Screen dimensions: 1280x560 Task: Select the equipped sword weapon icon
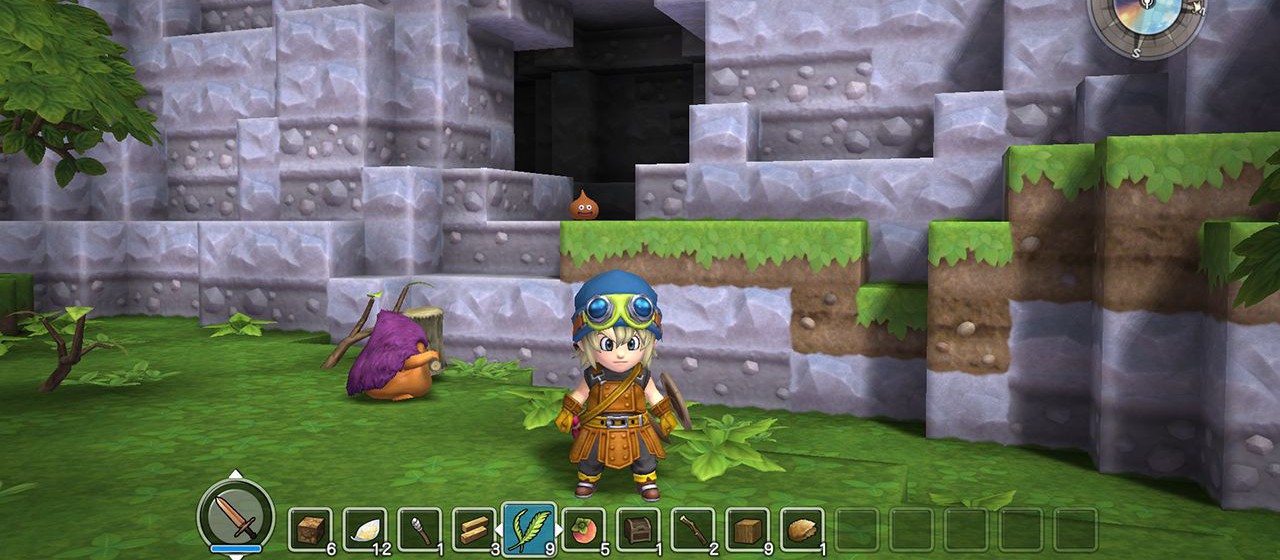(x=236, y=516)
